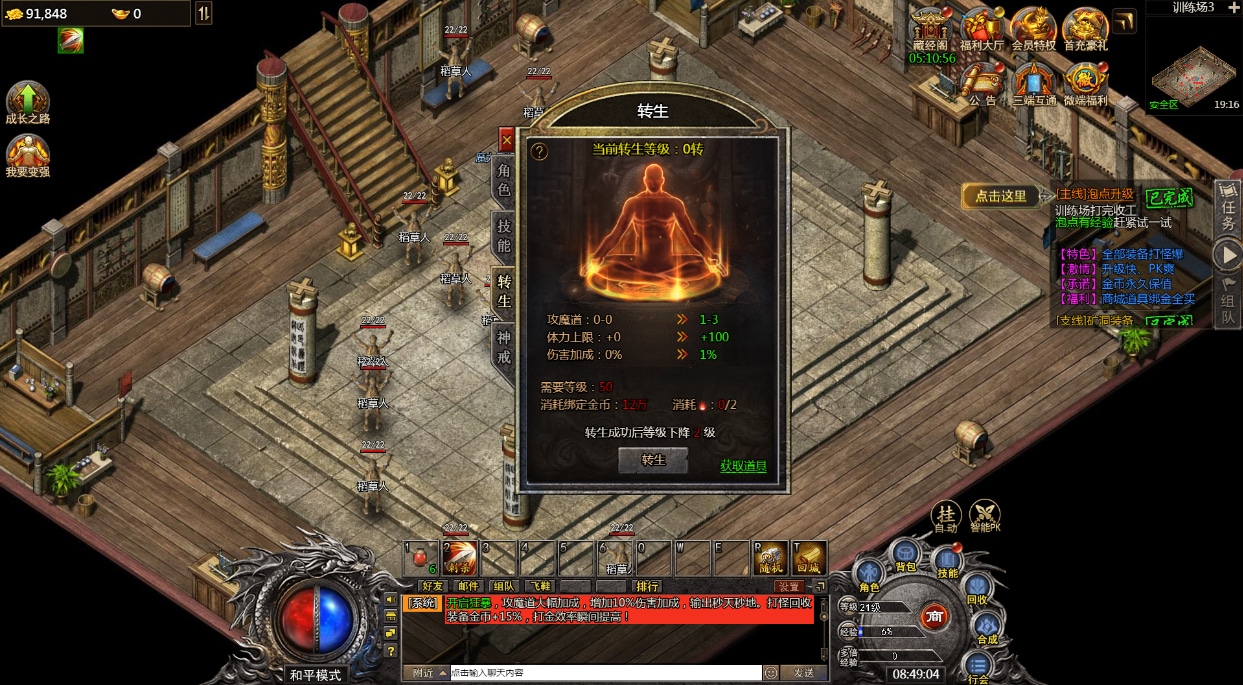Screen dimensions: 1243x685
Task: Open the 获取道具 (get items) link
Action: tap(743, 466)
